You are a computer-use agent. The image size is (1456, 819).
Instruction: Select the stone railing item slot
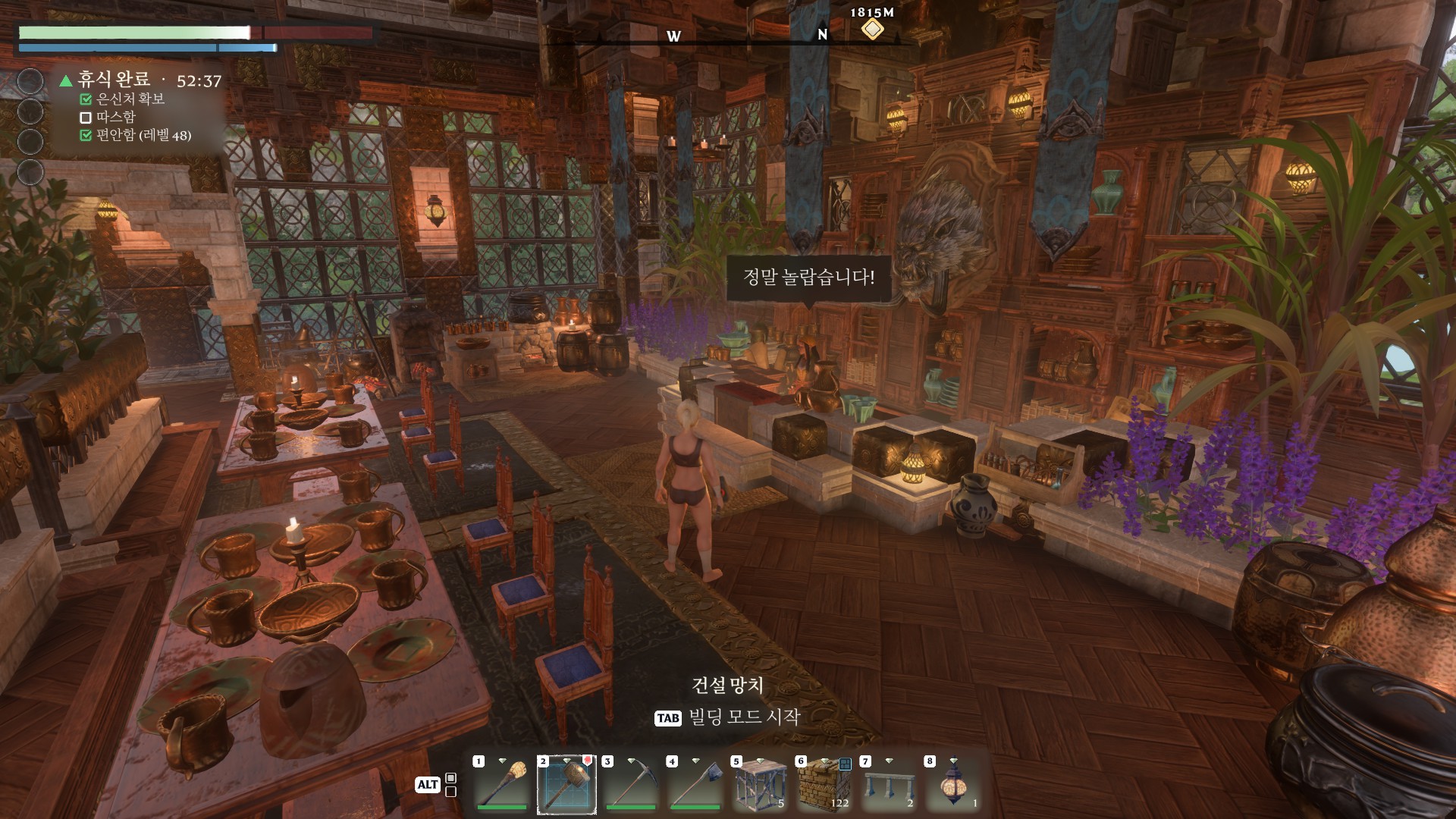889,784
